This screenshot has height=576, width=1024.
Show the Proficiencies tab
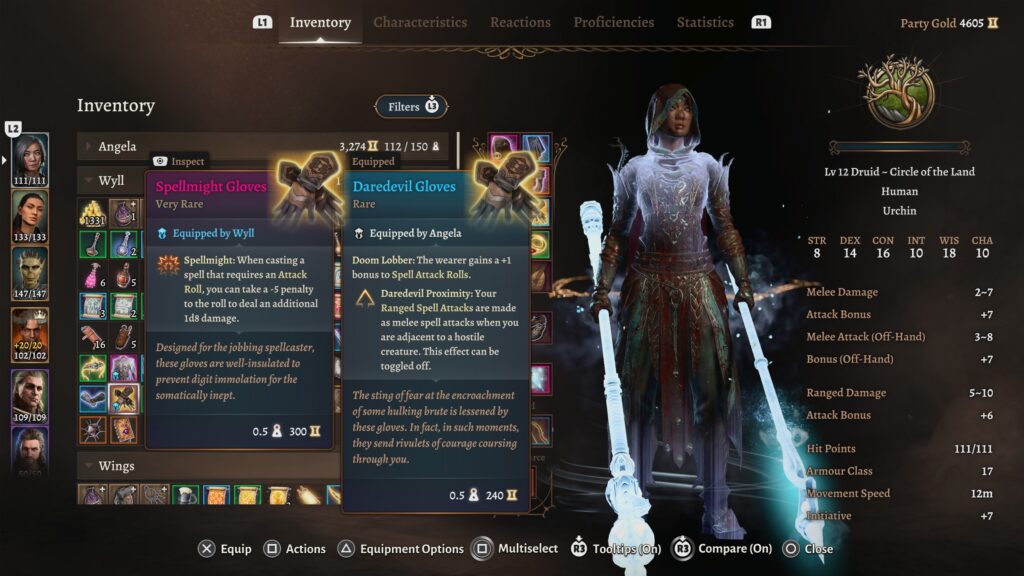pyautogui.click(x=613, y=22)
